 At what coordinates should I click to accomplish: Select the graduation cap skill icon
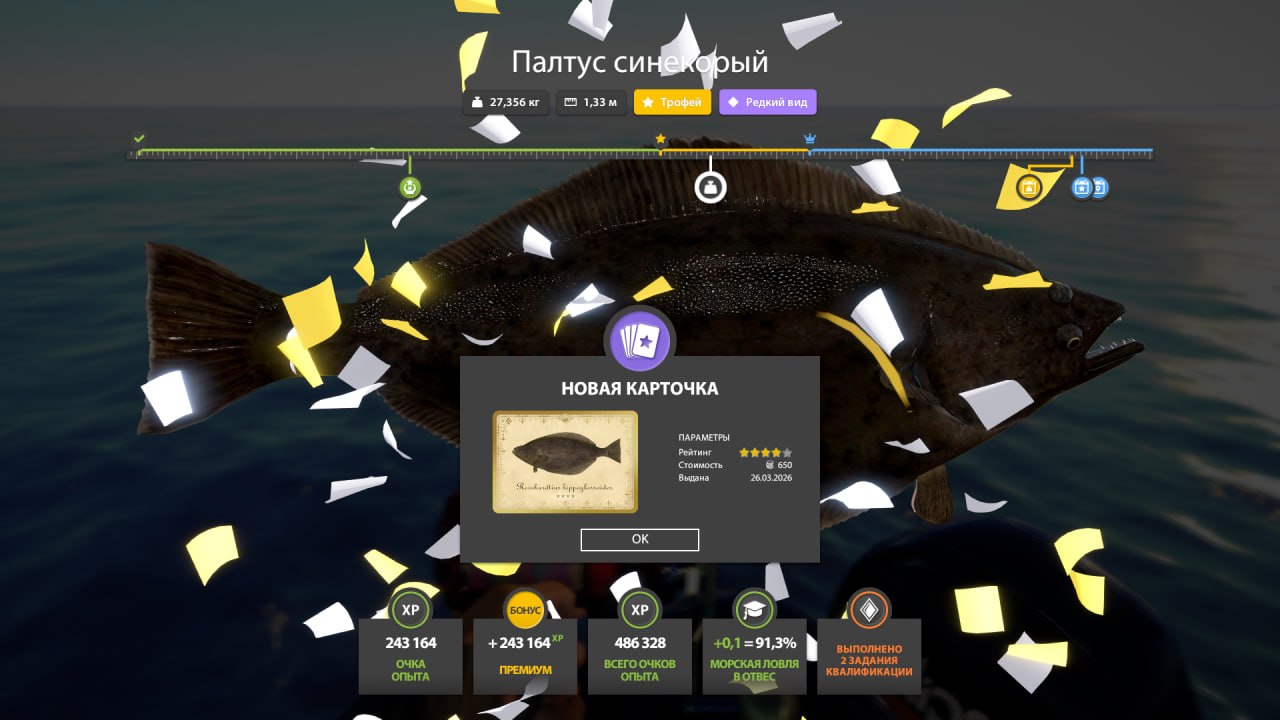point(754,610)
